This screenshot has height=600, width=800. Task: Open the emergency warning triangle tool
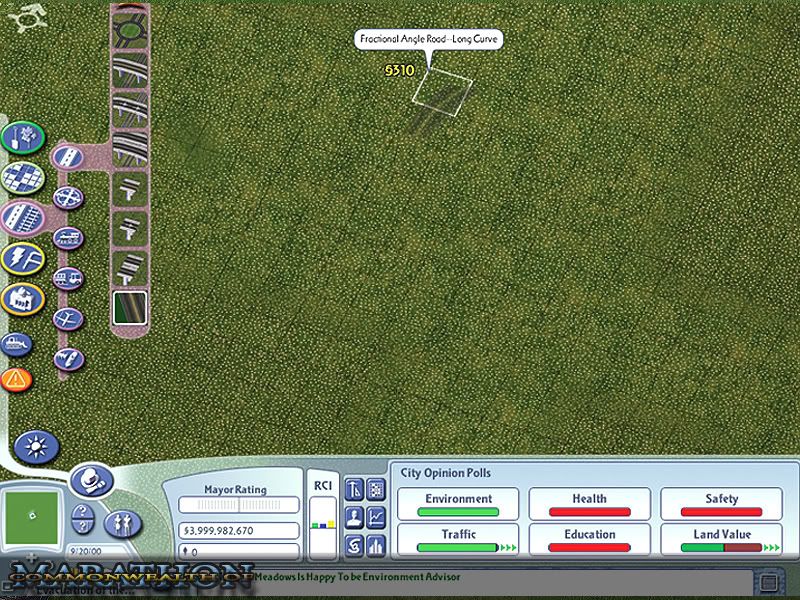(16, 379)
